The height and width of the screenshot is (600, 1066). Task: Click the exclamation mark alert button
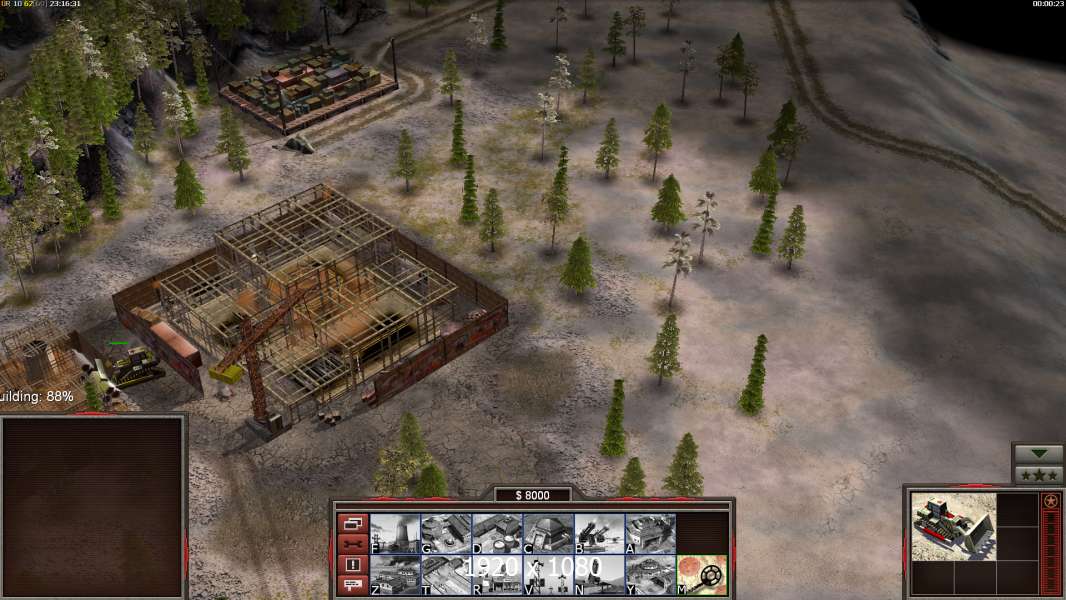pyautogui.click(x=352, y=564)
